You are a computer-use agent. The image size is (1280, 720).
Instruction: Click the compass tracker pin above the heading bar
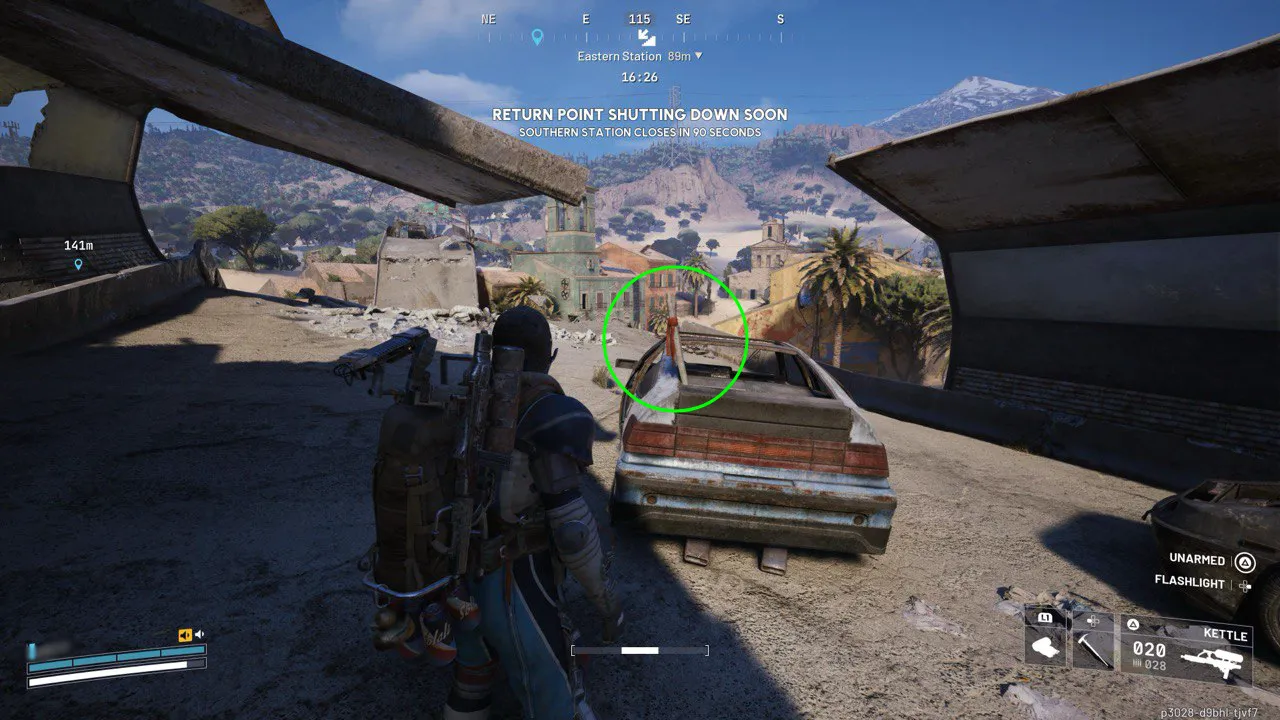pyautogui.click(x=537, y=37)
